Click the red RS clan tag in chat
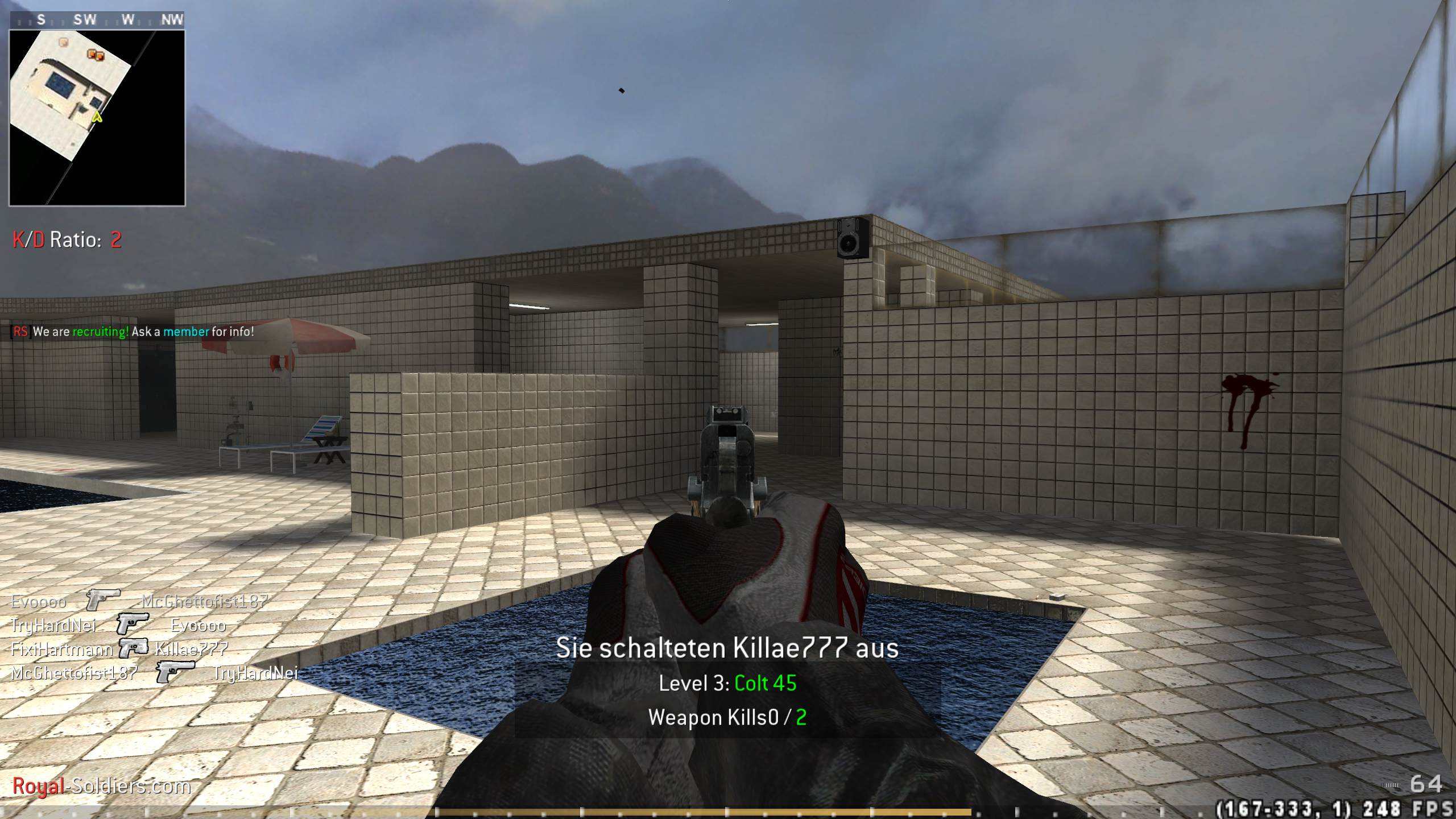This screenshot has width=1456, height=819. click(x=22, y=332)
